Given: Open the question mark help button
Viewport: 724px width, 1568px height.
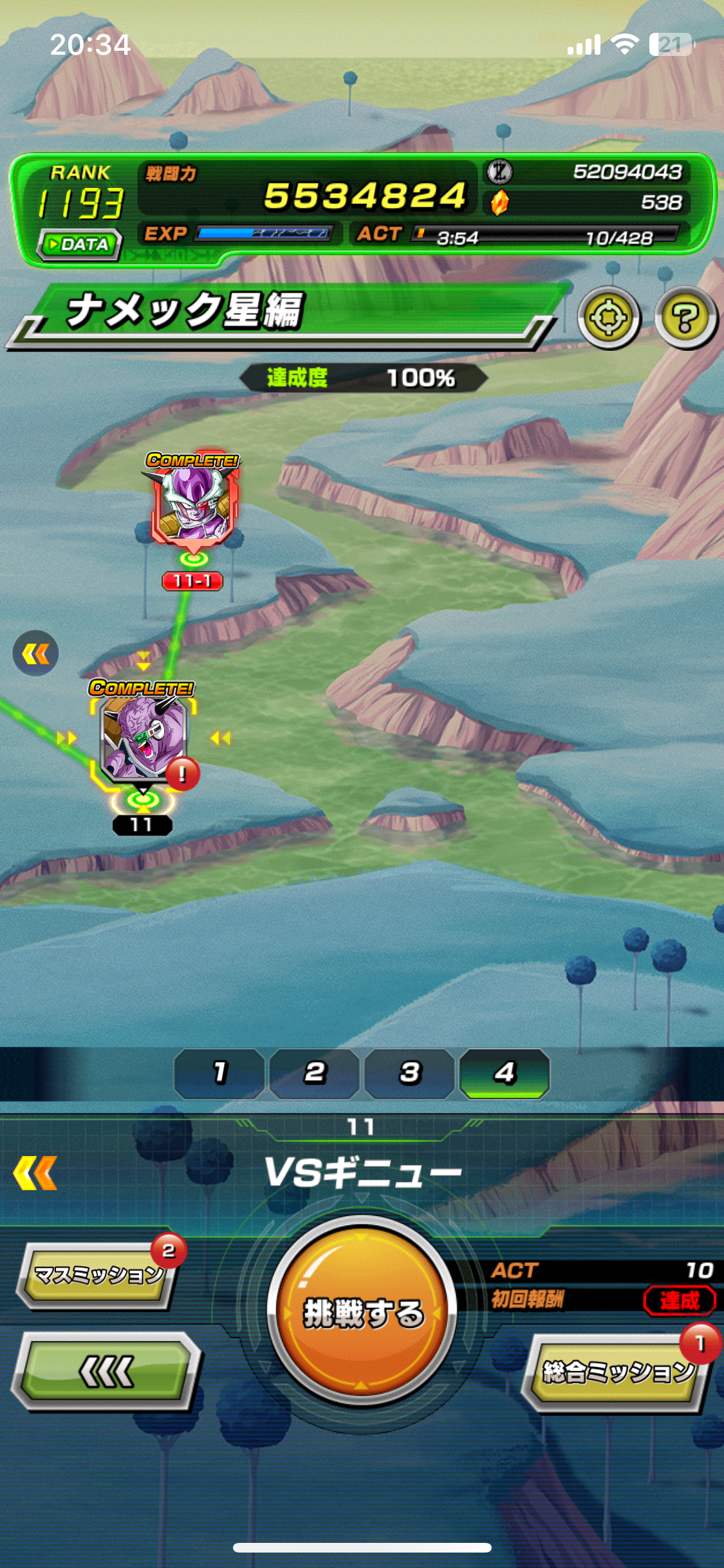Looking at the screenshot, I should pyautogui.click(x=685, y=318).
